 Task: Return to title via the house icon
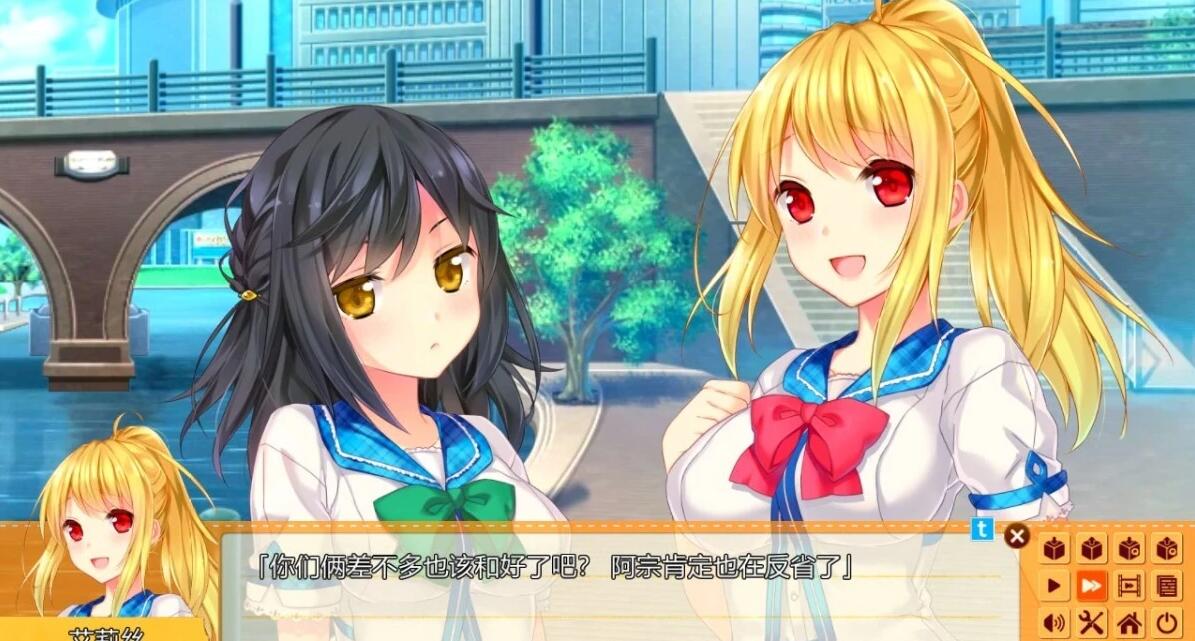click(1129, 622)
